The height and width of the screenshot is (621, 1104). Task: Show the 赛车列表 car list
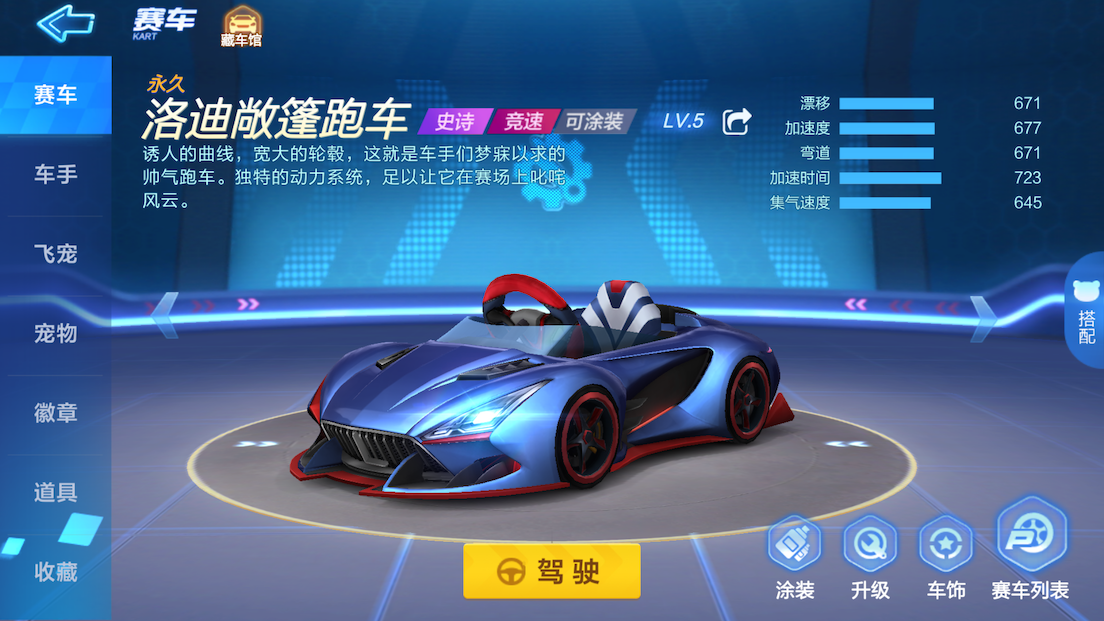[x=1030, y=550]
